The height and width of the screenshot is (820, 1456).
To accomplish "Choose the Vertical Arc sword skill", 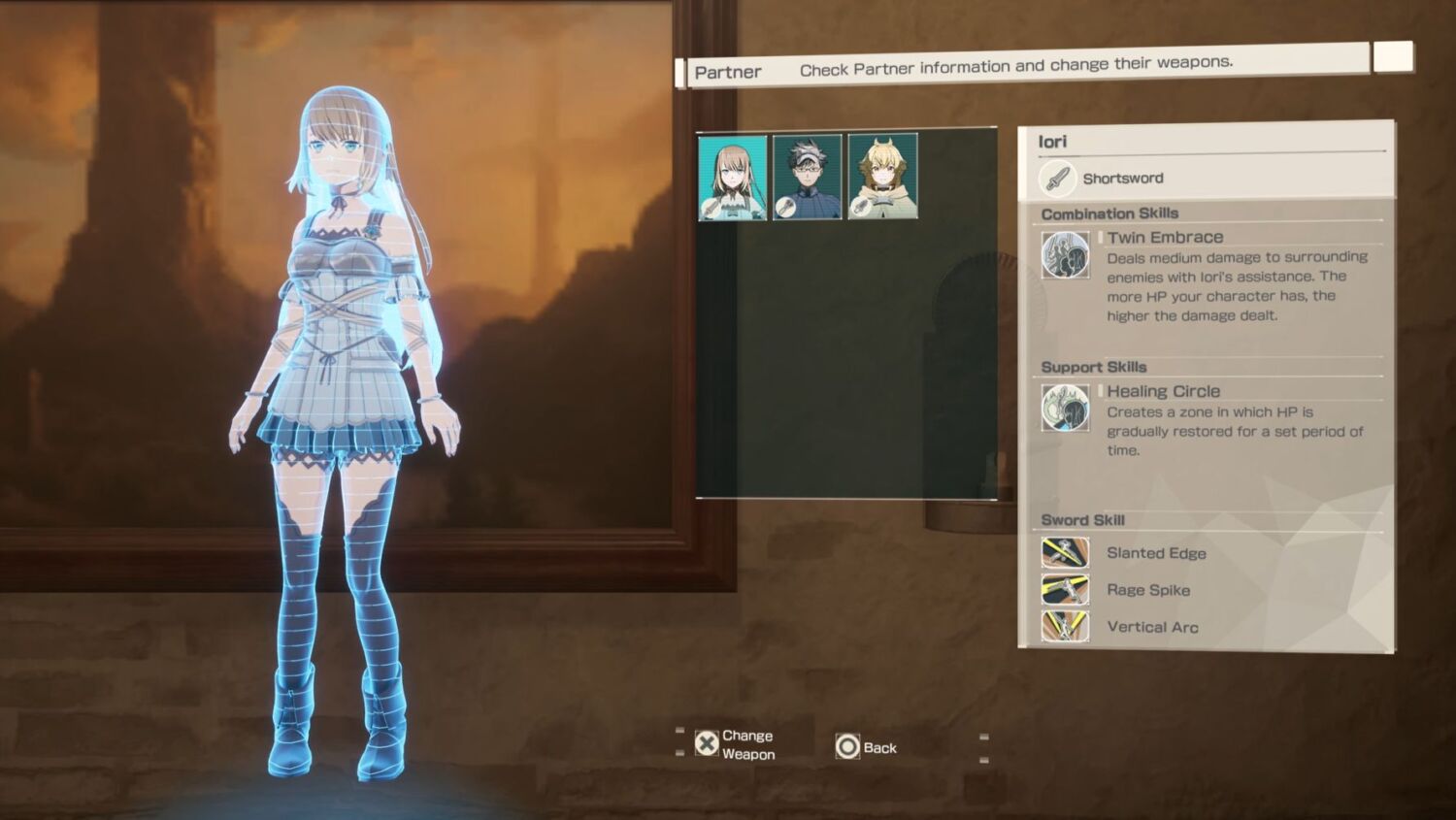I will [x=1151, y=627].
